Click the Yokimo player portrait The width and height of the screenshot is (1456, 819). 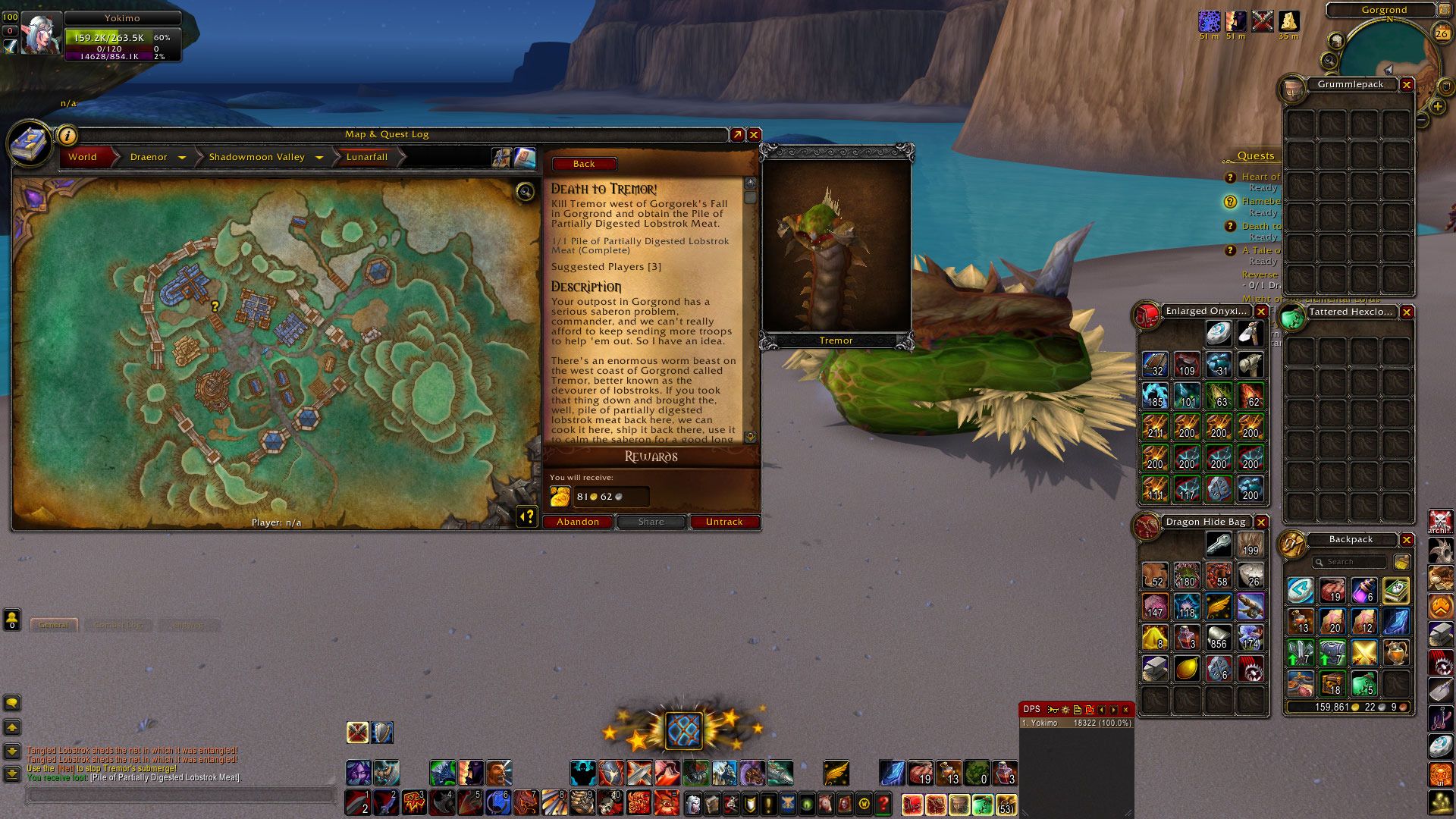(39, 33)
